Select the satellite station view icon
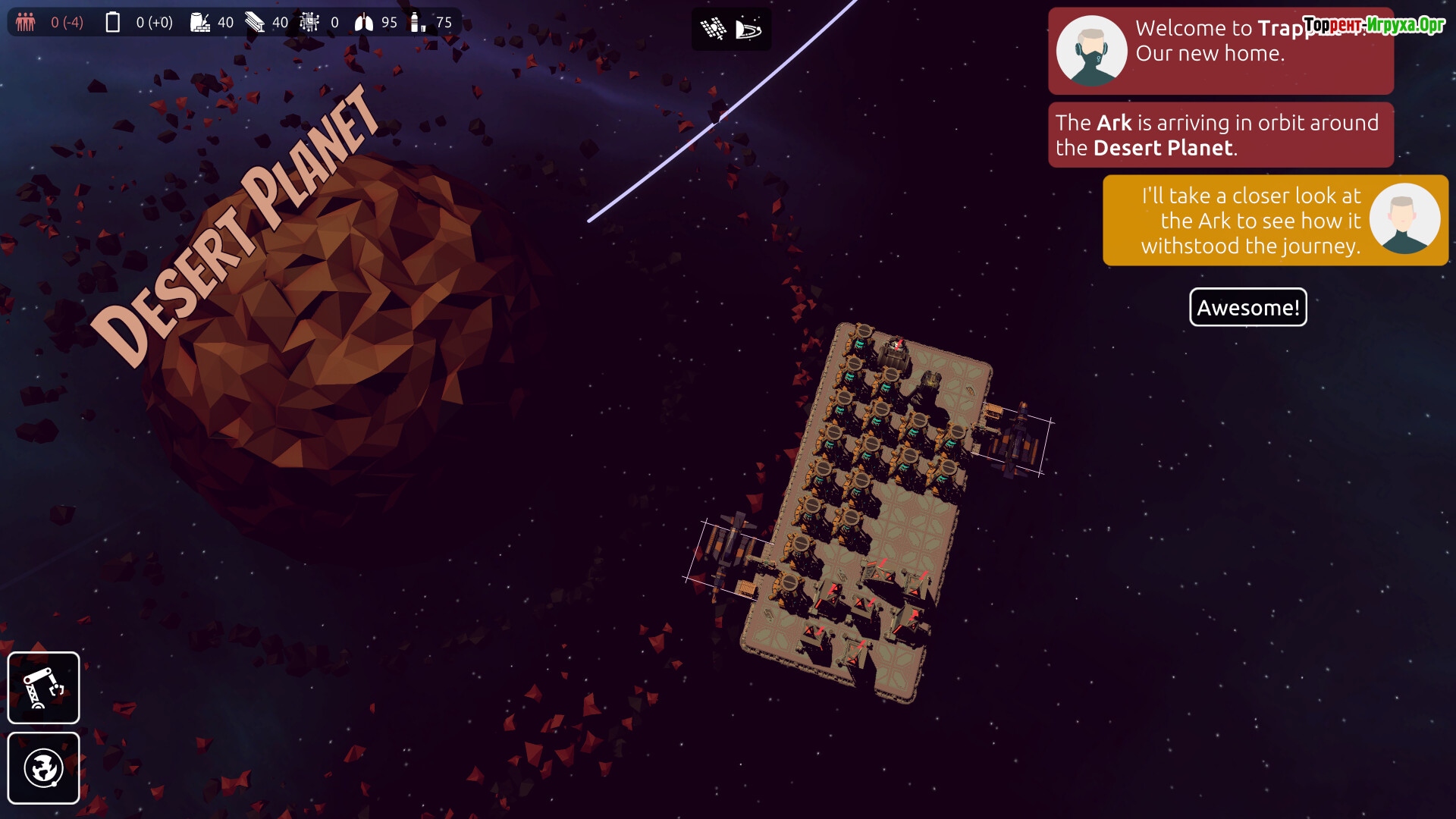This screenshot has width=1456, height=819. (x=713, y=30)
